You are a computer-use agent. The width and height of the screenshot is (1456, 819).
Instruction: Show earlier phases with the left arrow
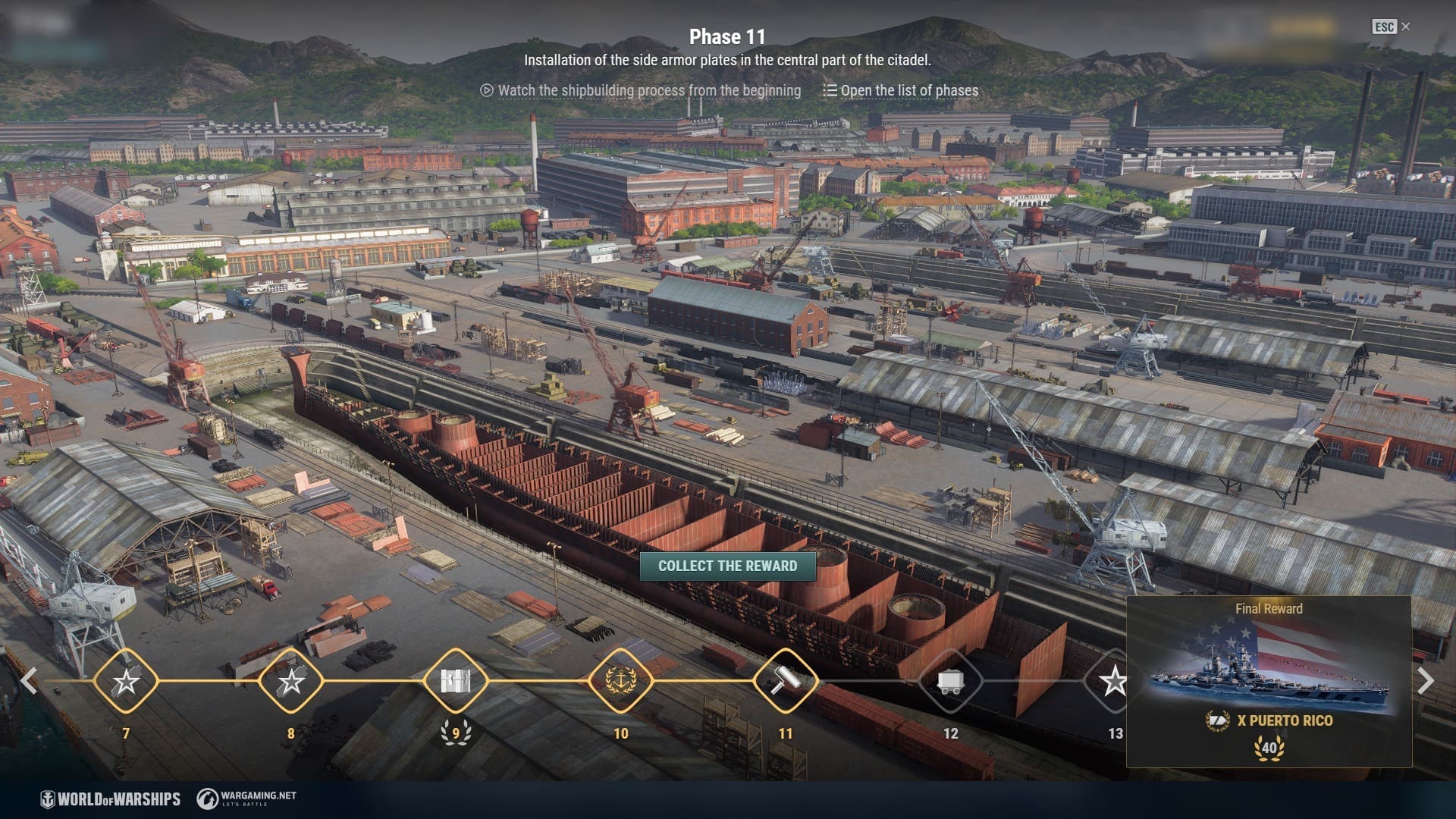(x=29, y=681)
